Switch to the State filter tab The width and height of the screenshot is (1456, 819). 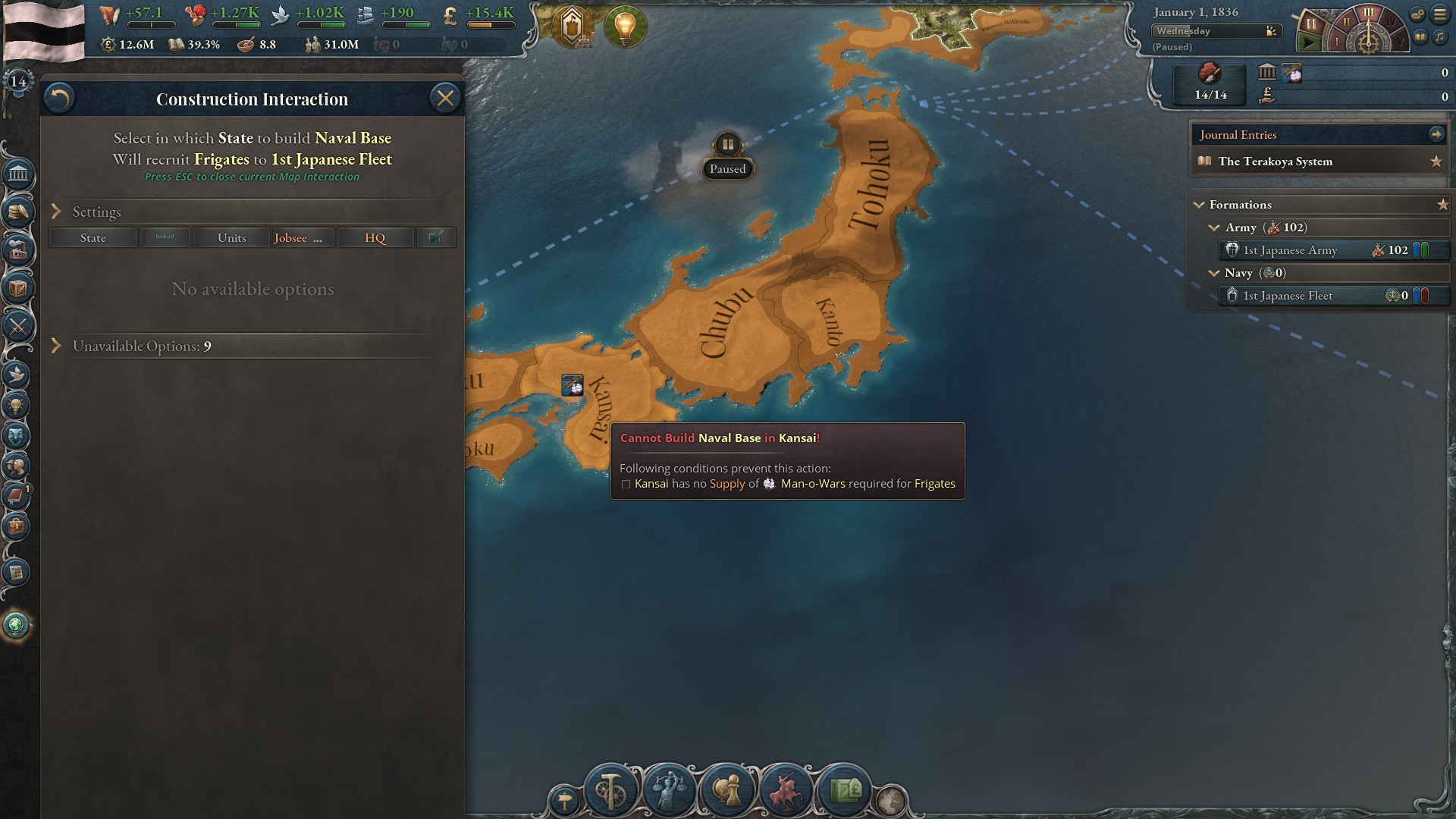point(93,237)
